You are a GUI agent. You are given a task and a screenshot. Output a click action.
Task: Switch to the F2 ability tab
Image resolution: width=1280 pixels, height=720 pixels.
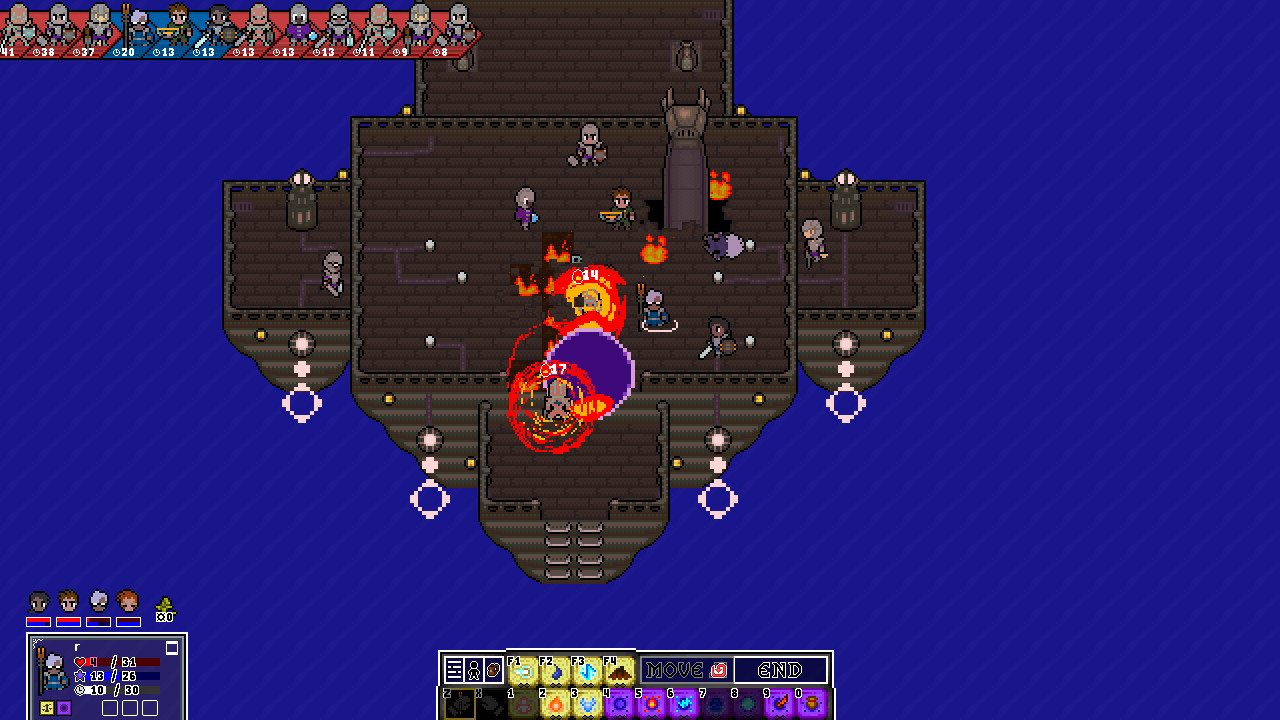pos(554,669)
